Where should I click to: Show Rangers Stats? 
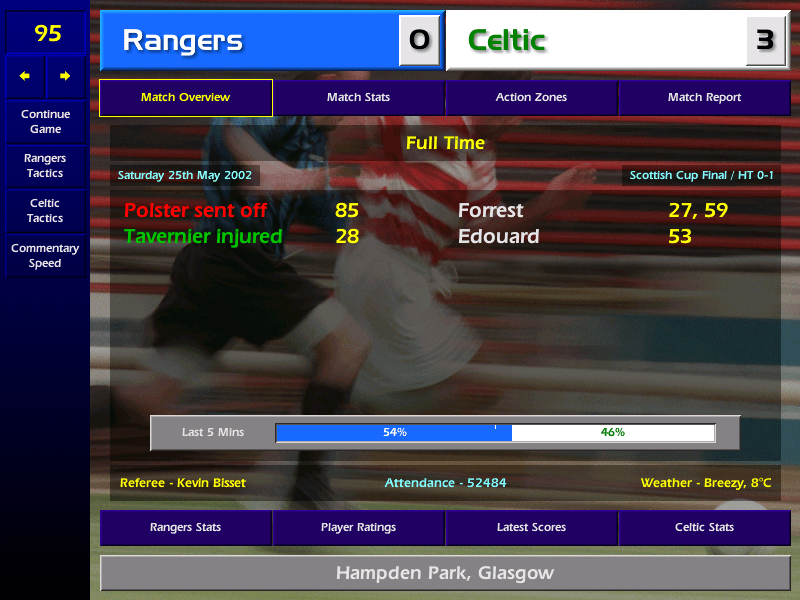click(185, 527)
